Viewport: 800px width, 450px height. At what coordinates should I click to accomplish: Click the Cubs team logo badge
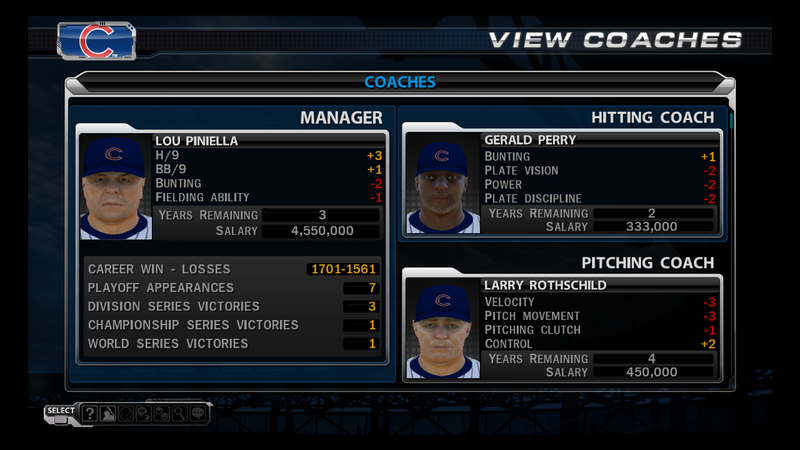pyautogui.click(x=97, y=41)
